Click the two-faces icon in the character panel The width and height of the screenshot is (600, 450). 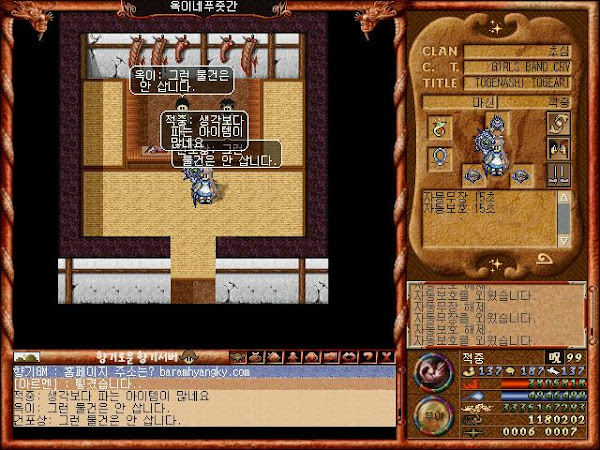point(558,148)
